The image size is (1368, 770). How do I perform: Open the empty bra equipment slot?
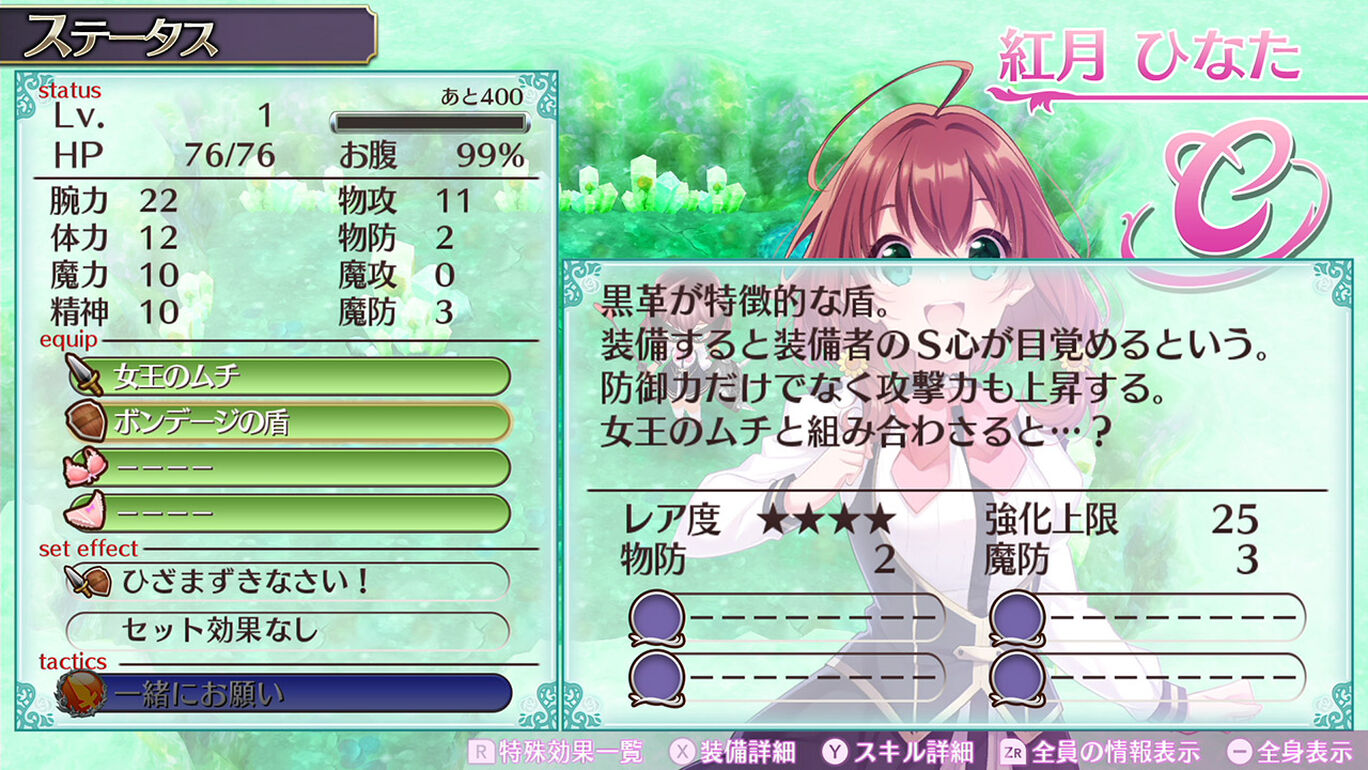pos(288,467)
